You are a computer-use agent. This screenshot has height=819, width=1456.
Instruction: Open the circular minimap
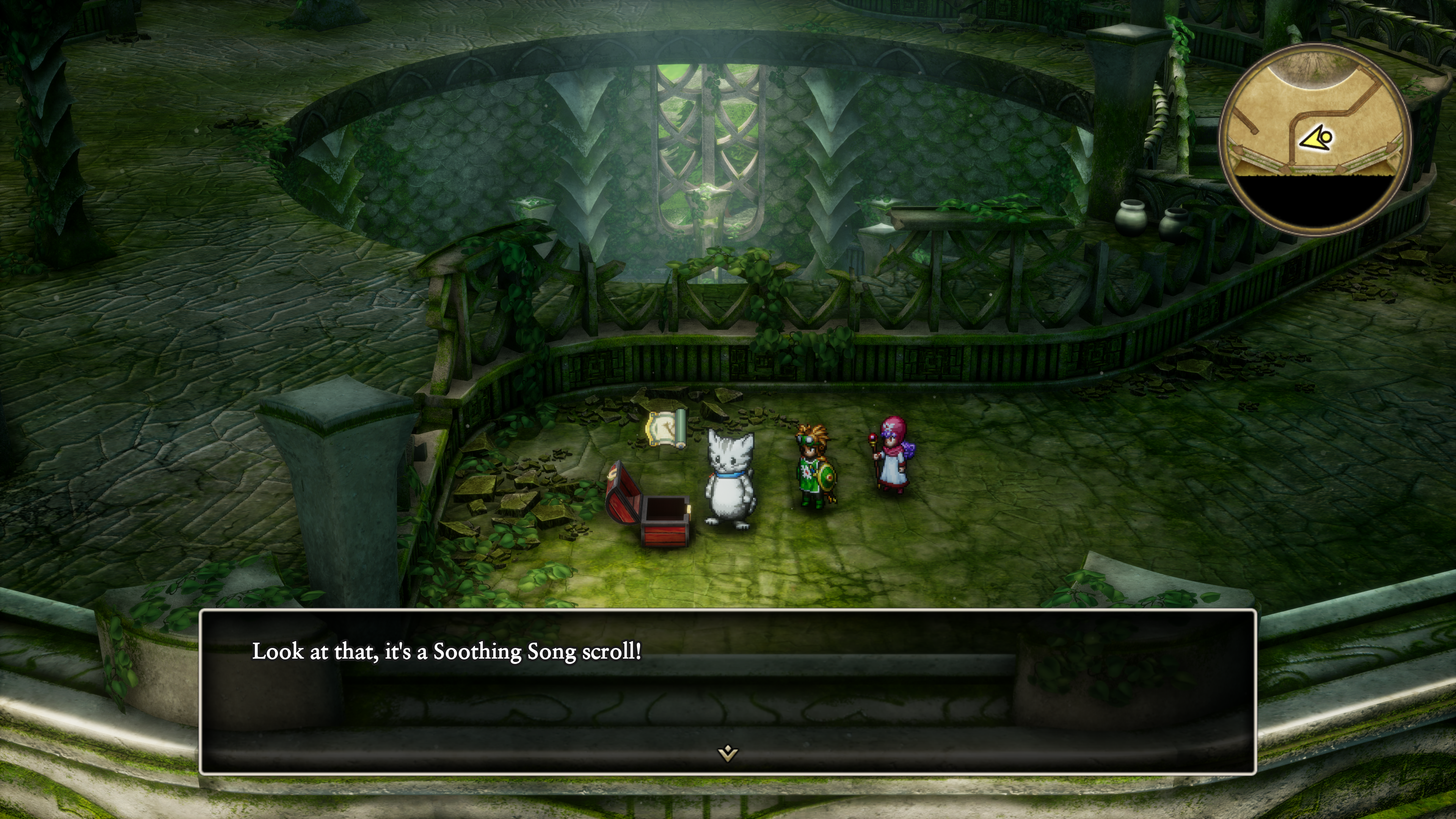pos(1315,138)
